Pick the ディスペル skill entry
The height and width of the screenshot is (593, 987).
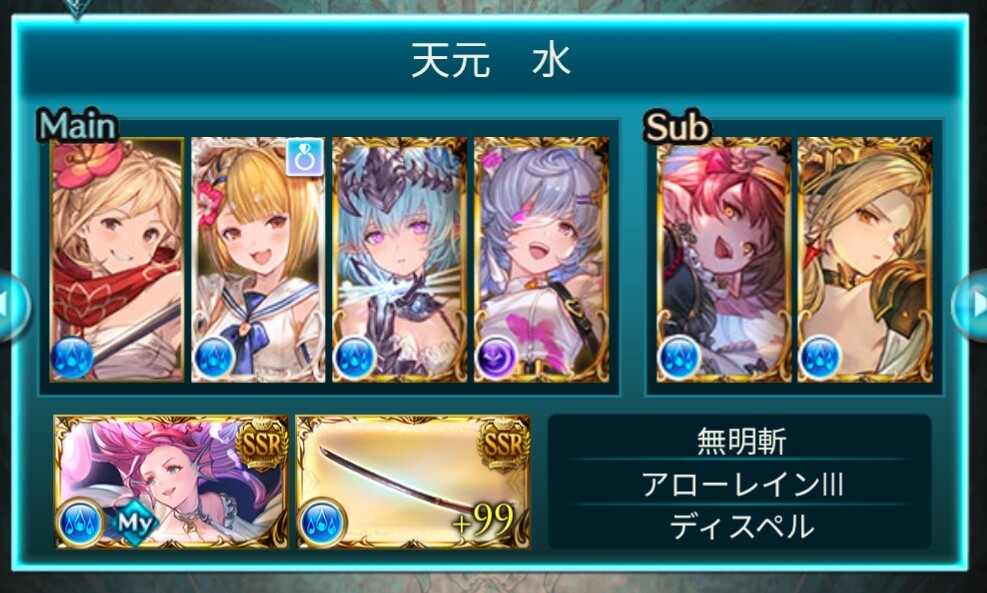(741, 526)
